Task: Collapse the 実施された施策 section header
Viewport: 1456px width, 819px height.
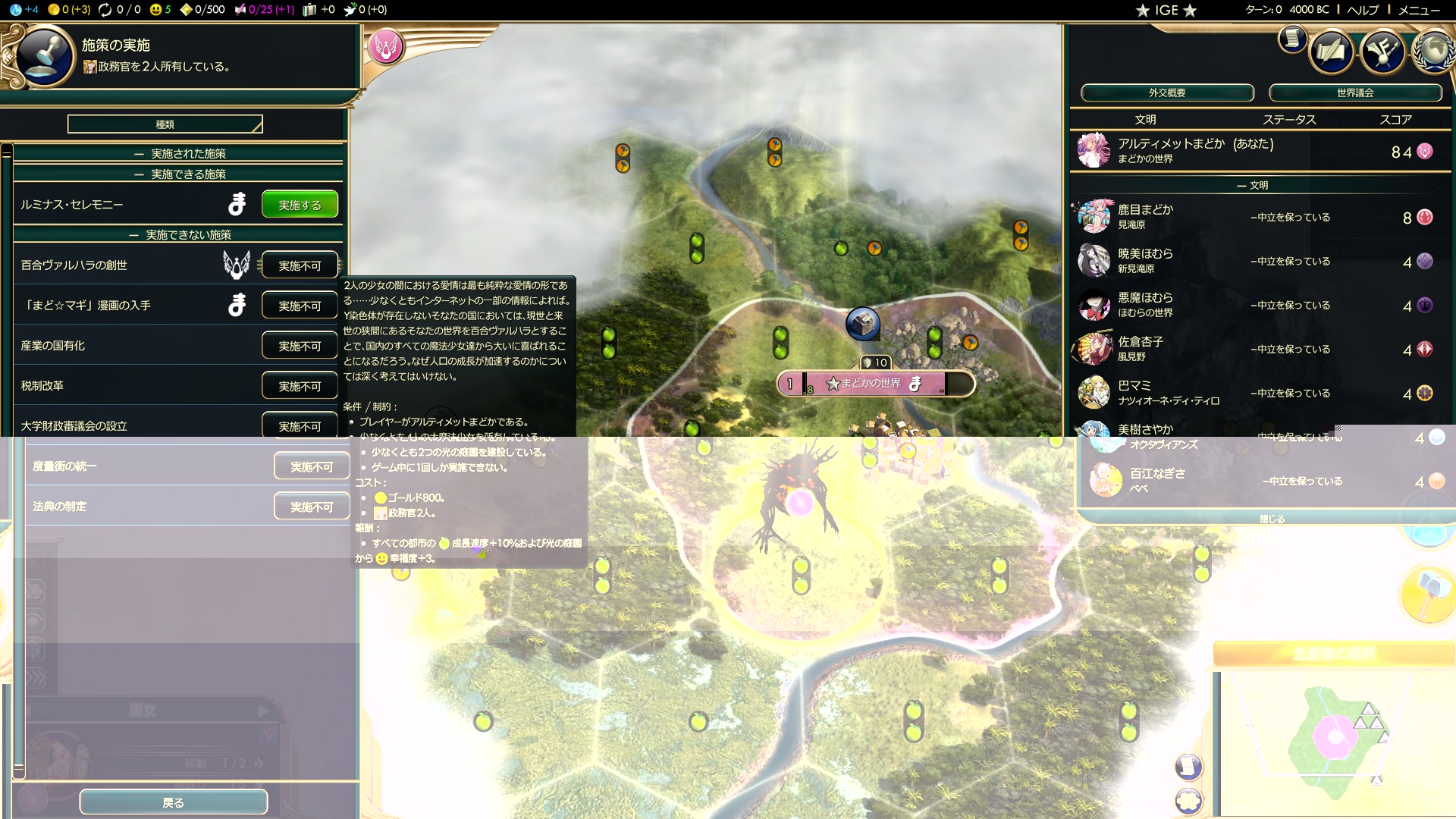Action: click(x=179, y=153)
